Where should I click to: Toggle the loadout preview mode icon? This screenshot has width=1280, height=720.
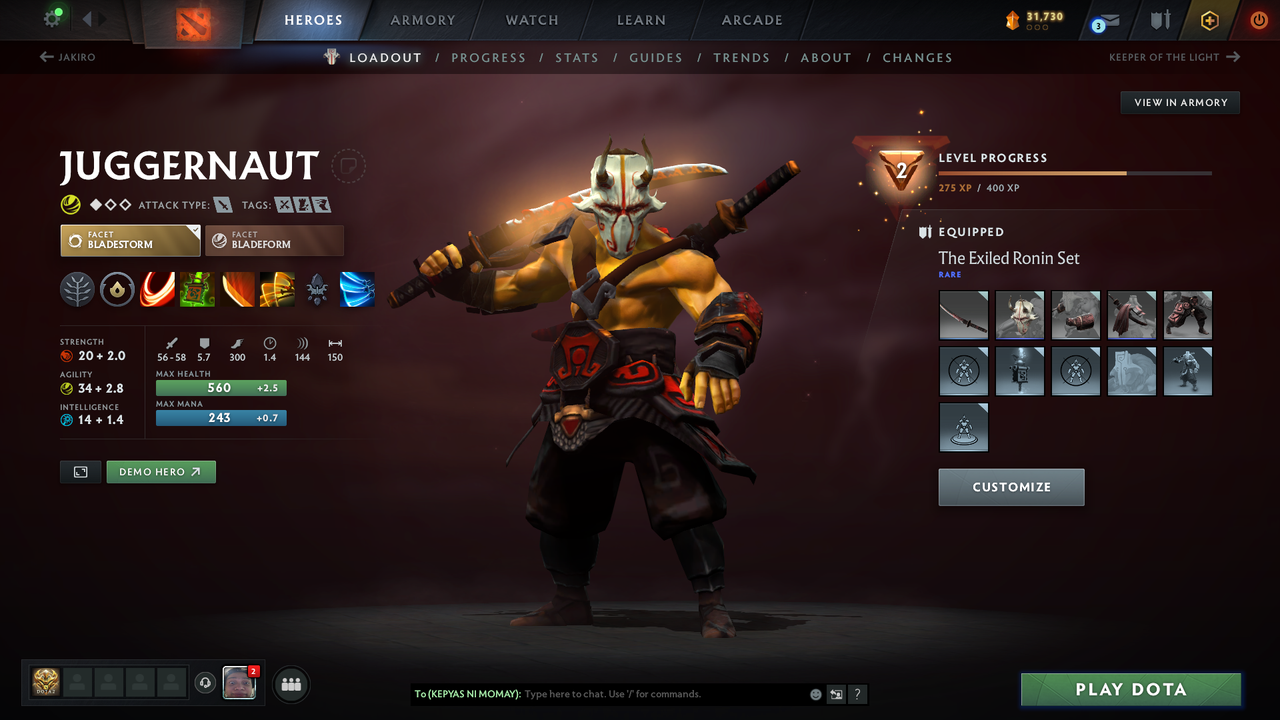click(x=80, y=471)
